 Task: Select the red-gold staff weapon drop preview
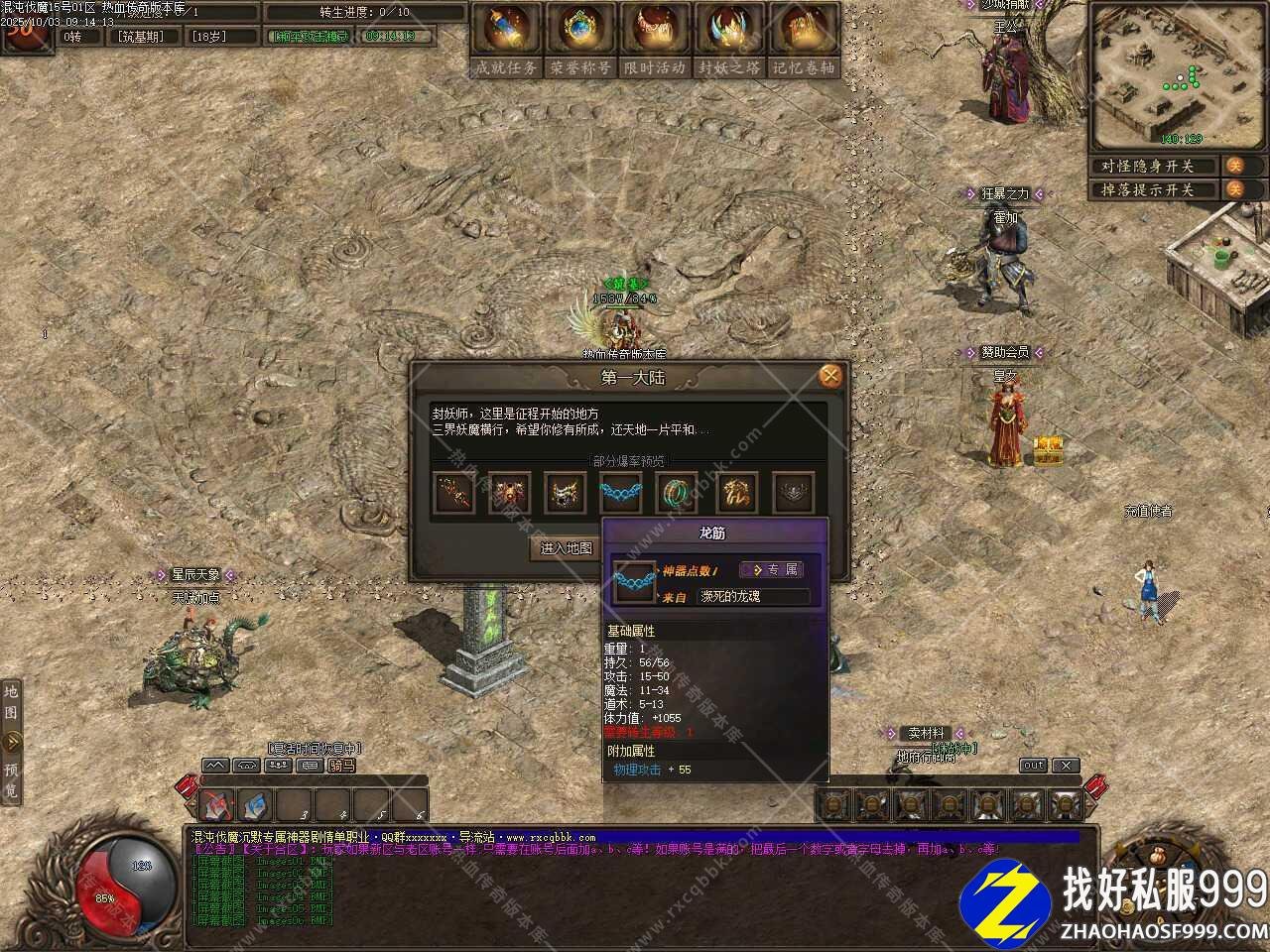tap(454, 493)
